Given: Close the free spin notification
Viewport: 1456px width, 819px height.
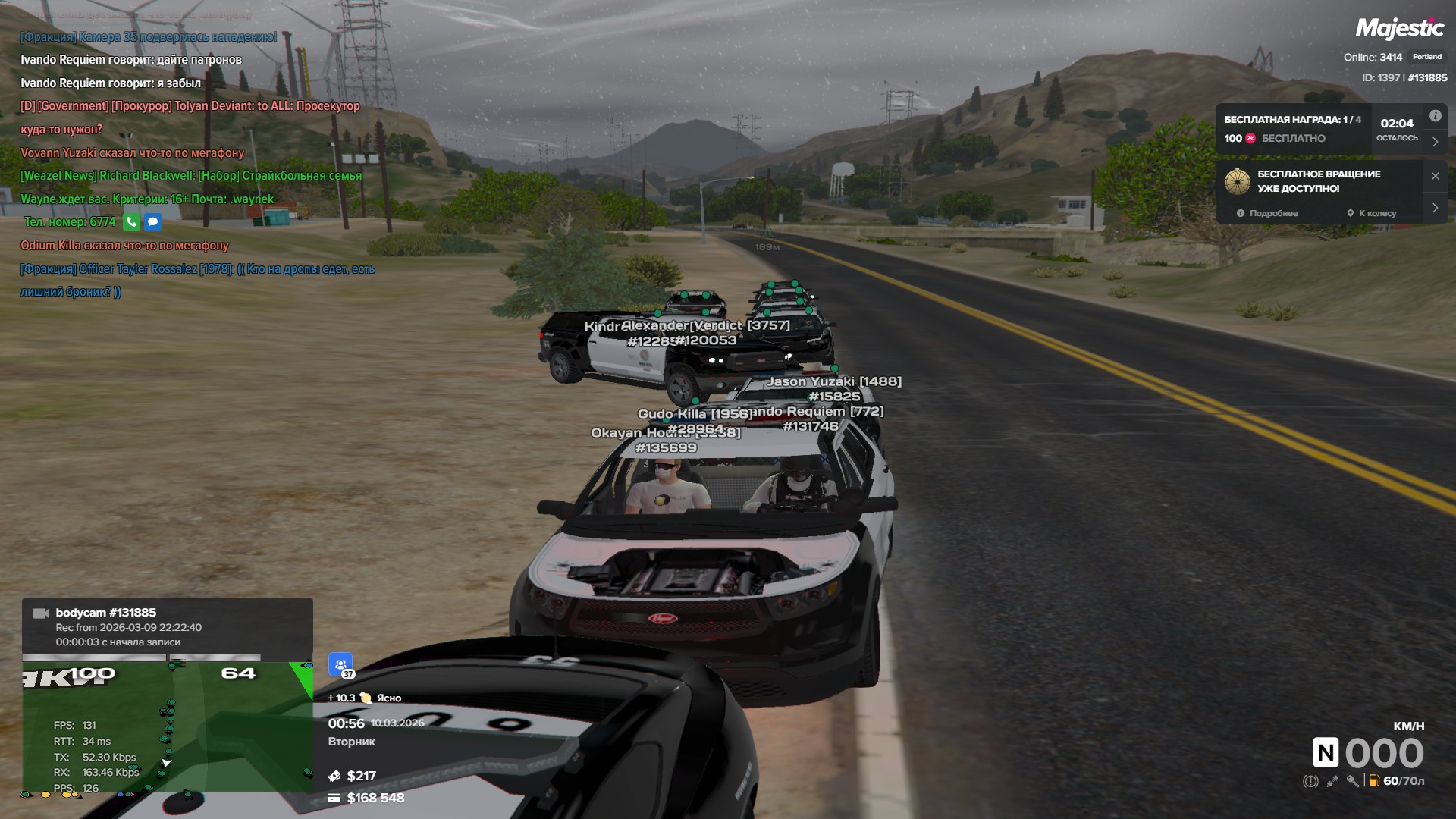Looking at the screenshot, I should tap(1435, 176).
